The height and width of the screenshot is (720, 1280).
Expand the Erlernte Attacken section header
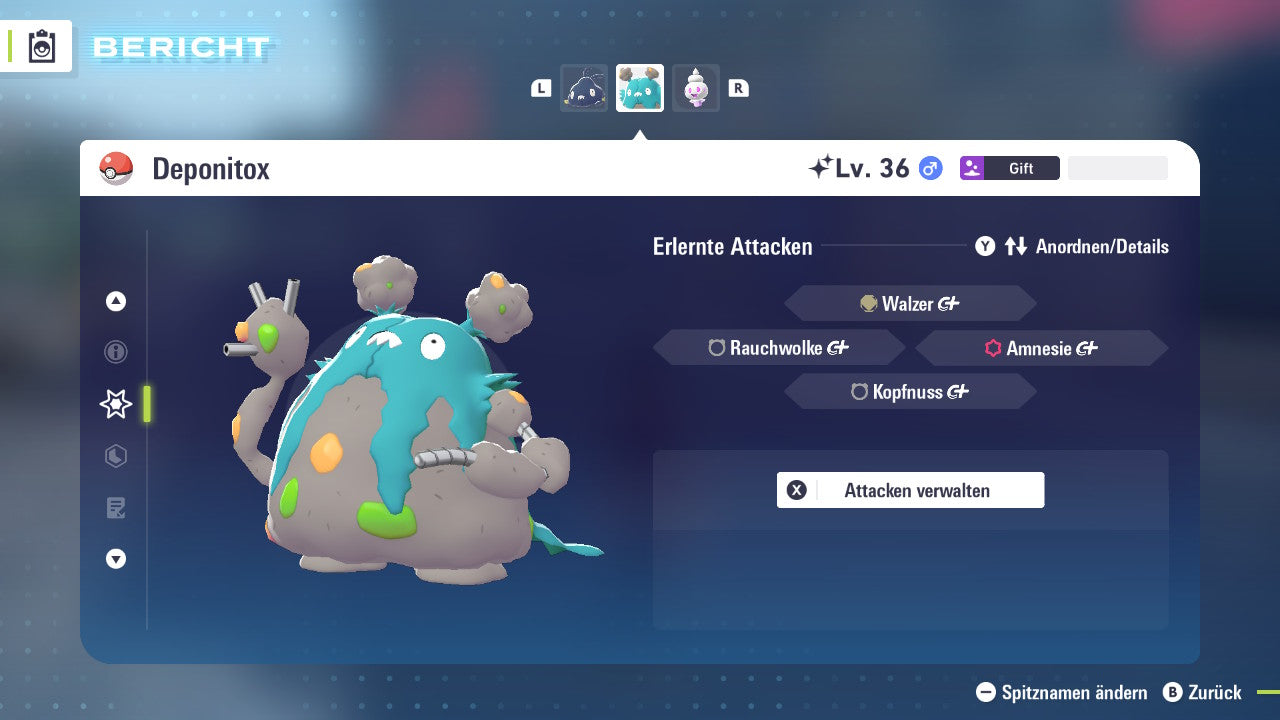pos(733,246)
